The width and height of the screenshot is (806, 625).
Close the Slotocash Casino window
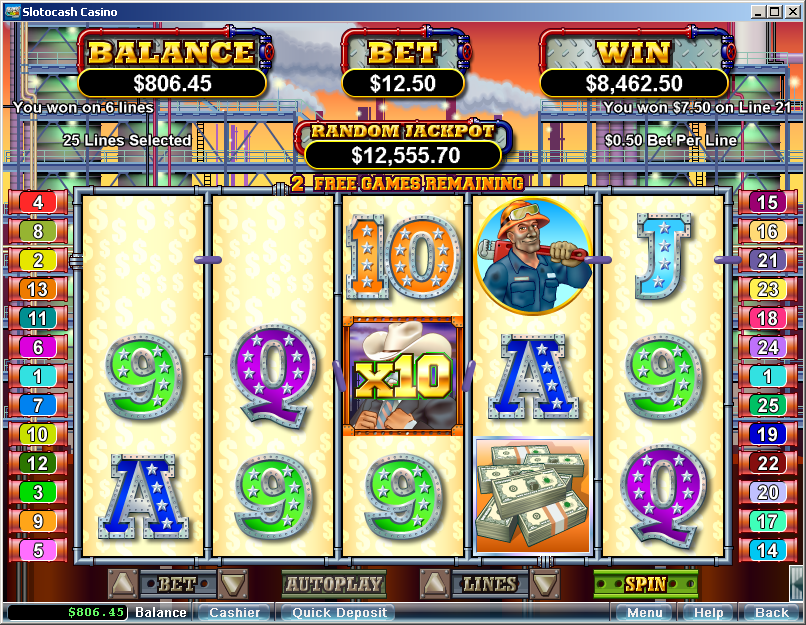pos(790,12)
